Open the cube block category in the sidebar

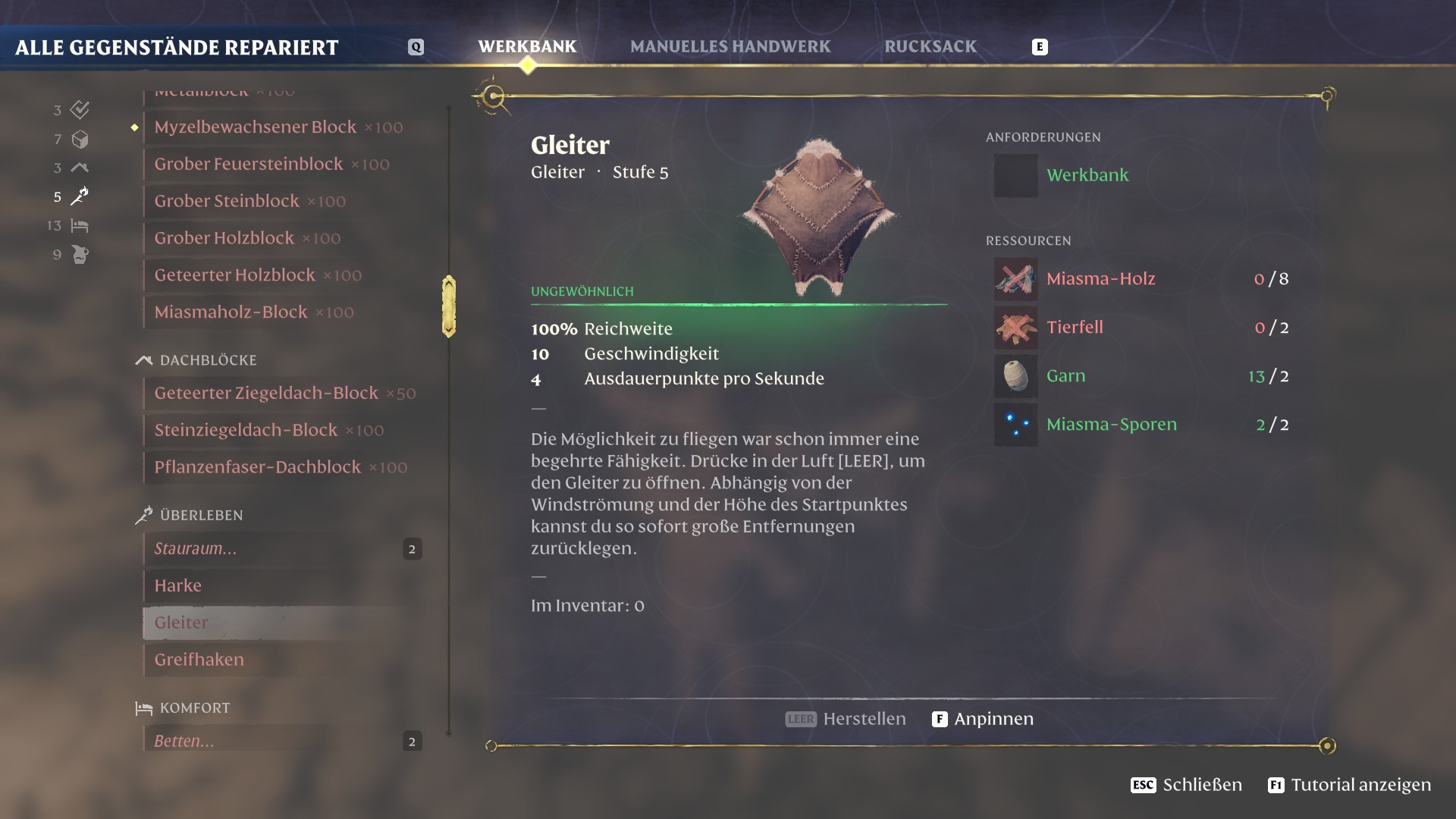(x=79, y=140)
